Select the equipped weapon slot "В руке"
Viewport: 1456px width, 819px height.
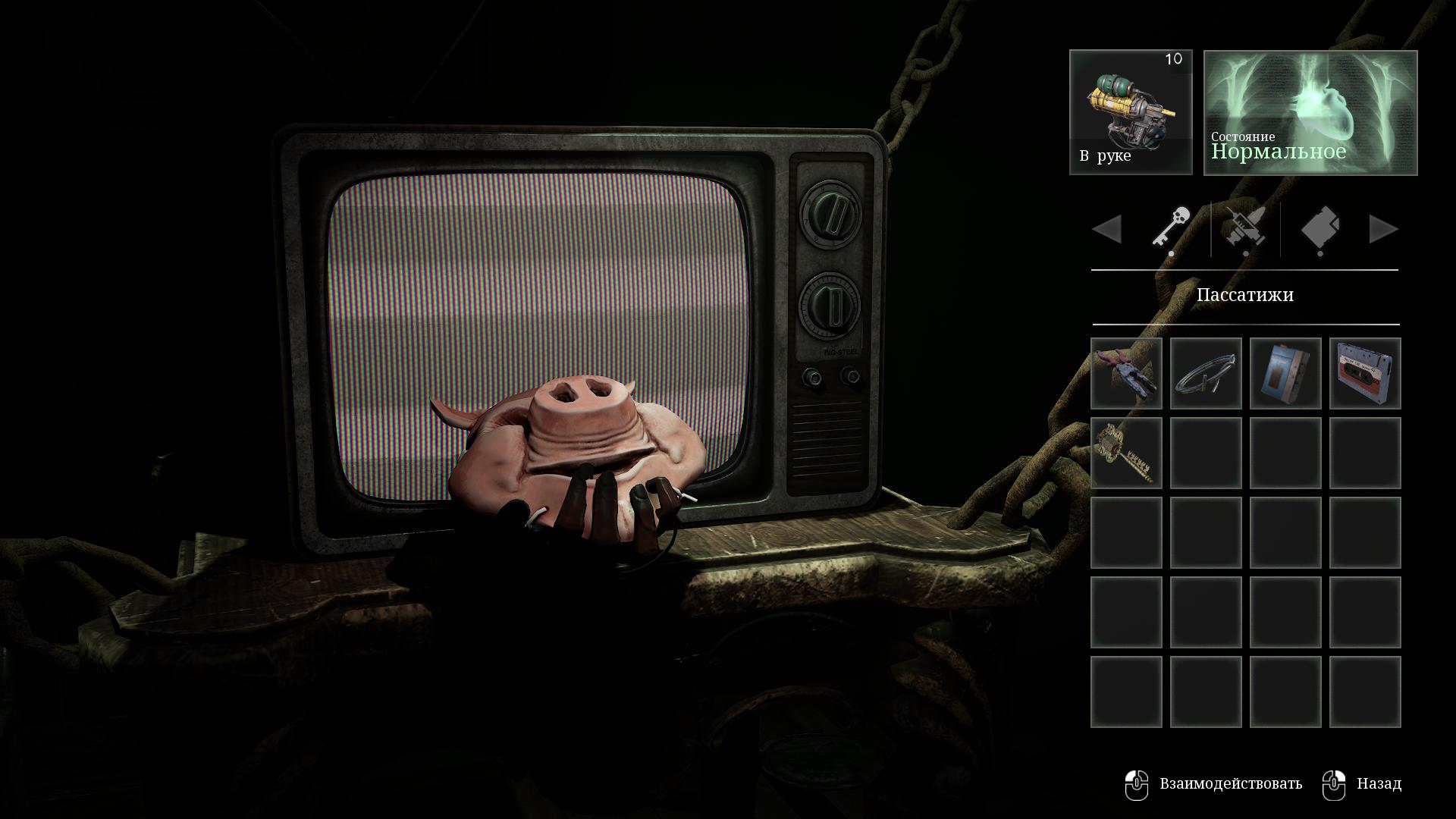pyautogui.click(x=1131, y=112)
